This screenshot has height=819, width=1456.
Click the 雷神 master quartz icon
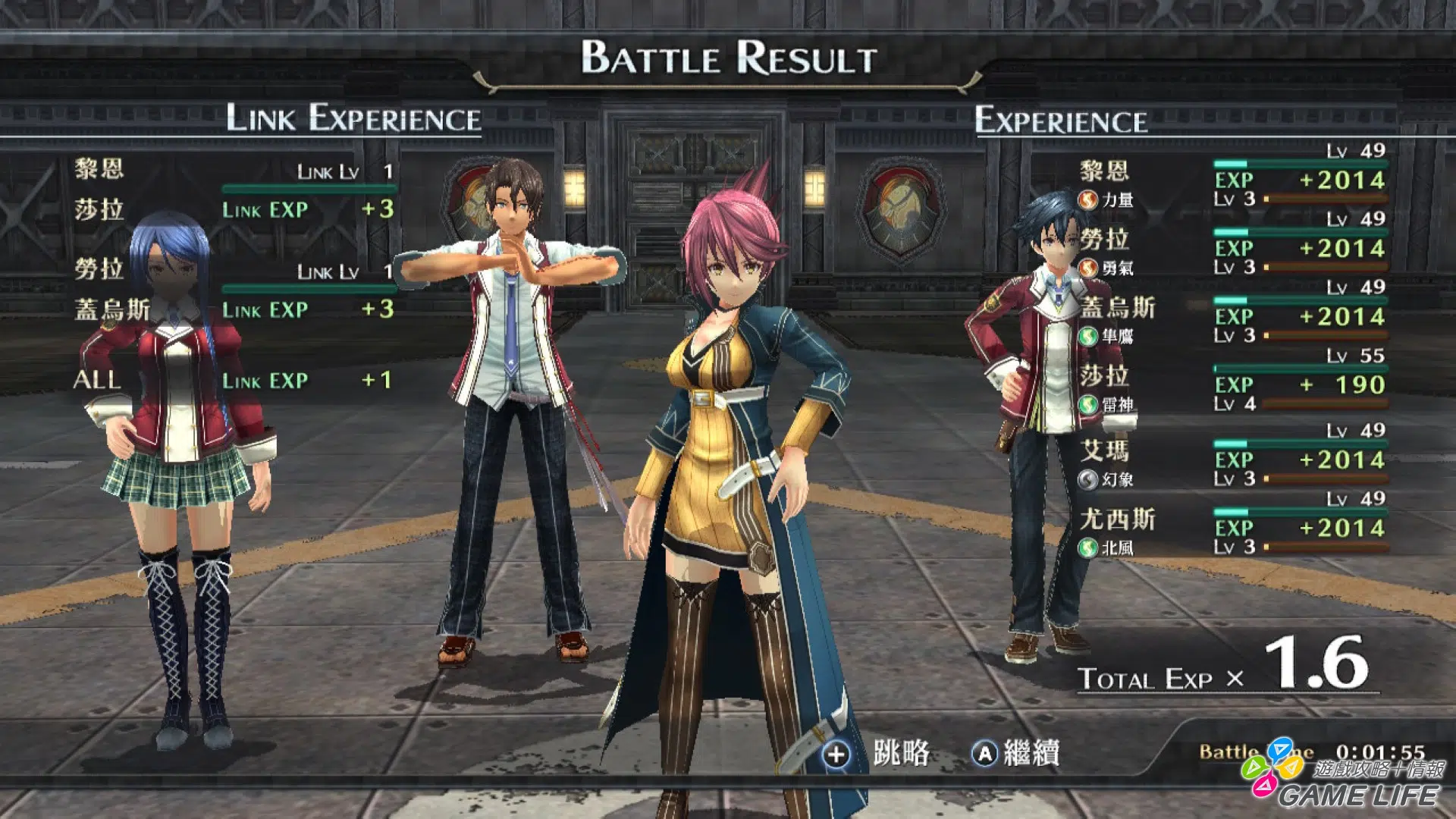point(1087,405)
